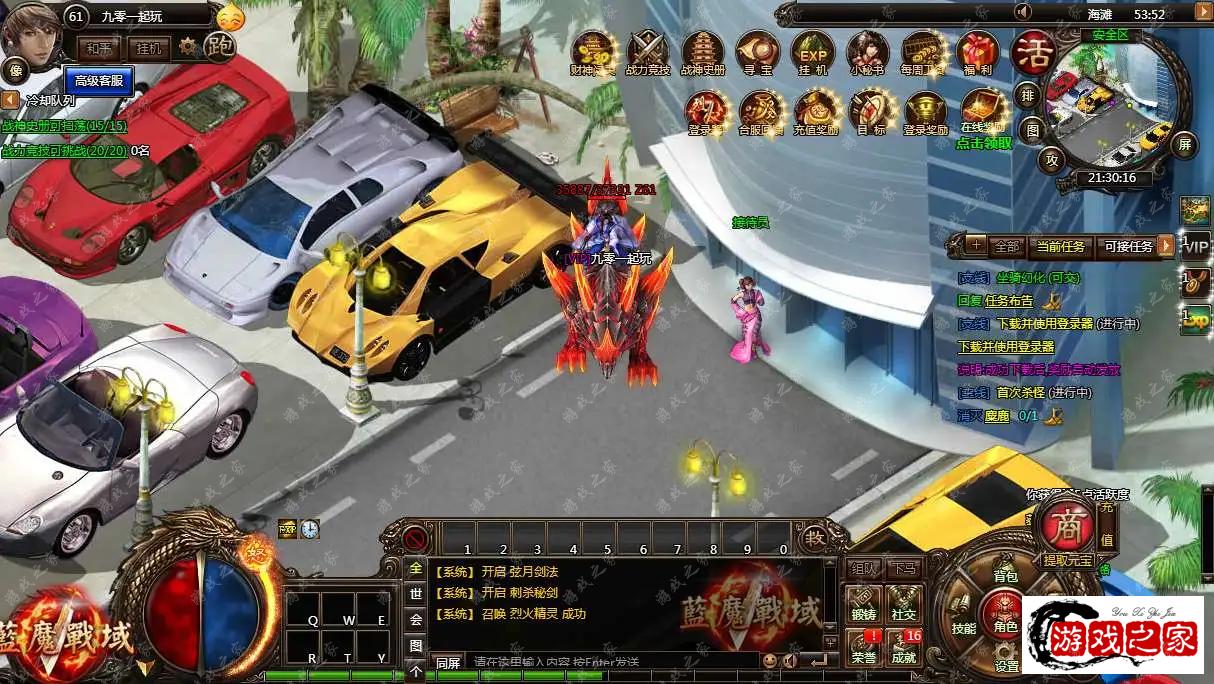Toggle the round 跑 run button
This screenshot has width=1214, height=684.
point(219,46)
